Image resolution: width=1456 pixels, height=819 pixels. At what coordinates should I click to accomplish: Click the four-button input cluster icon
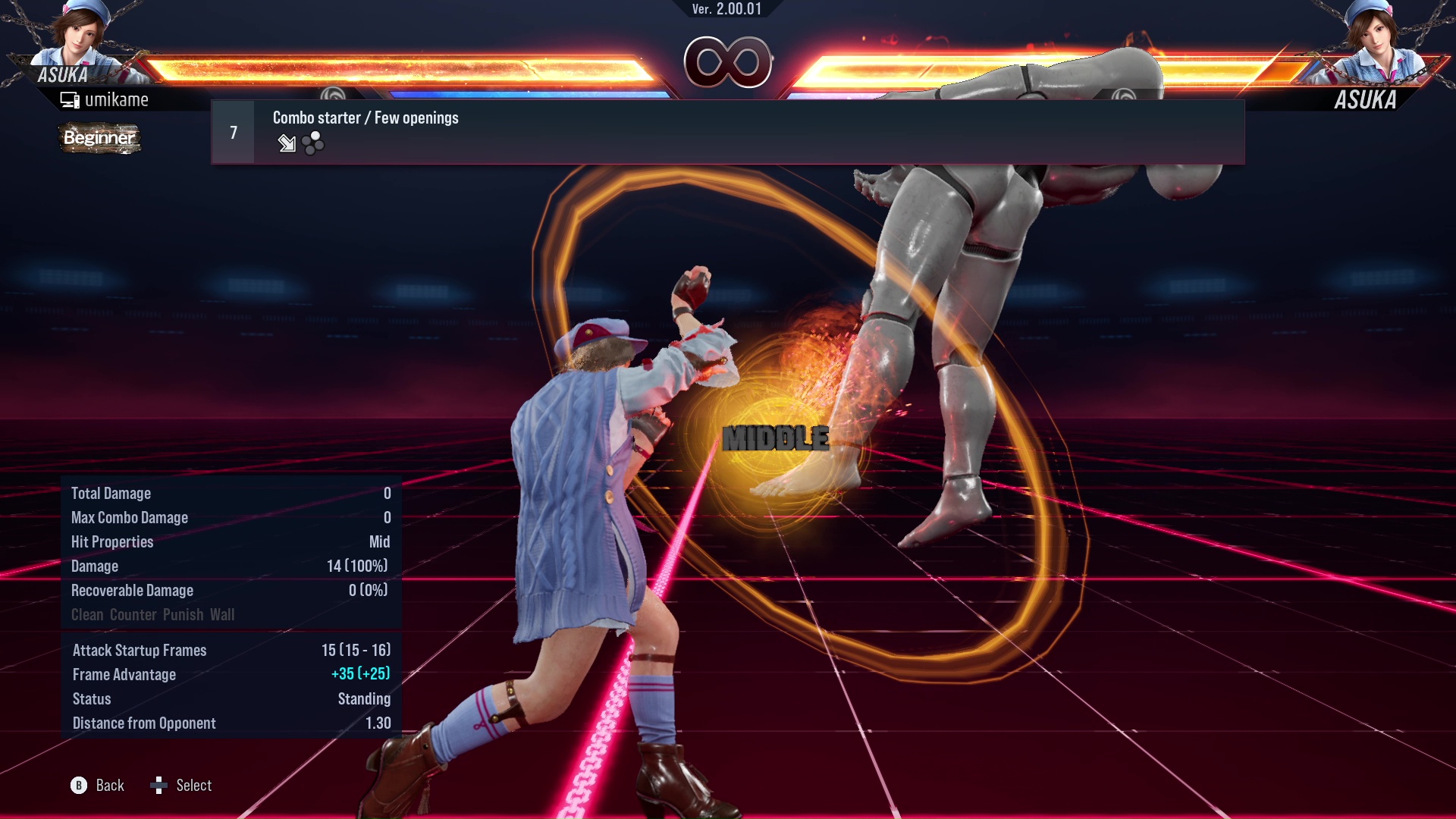coord(312,143)
